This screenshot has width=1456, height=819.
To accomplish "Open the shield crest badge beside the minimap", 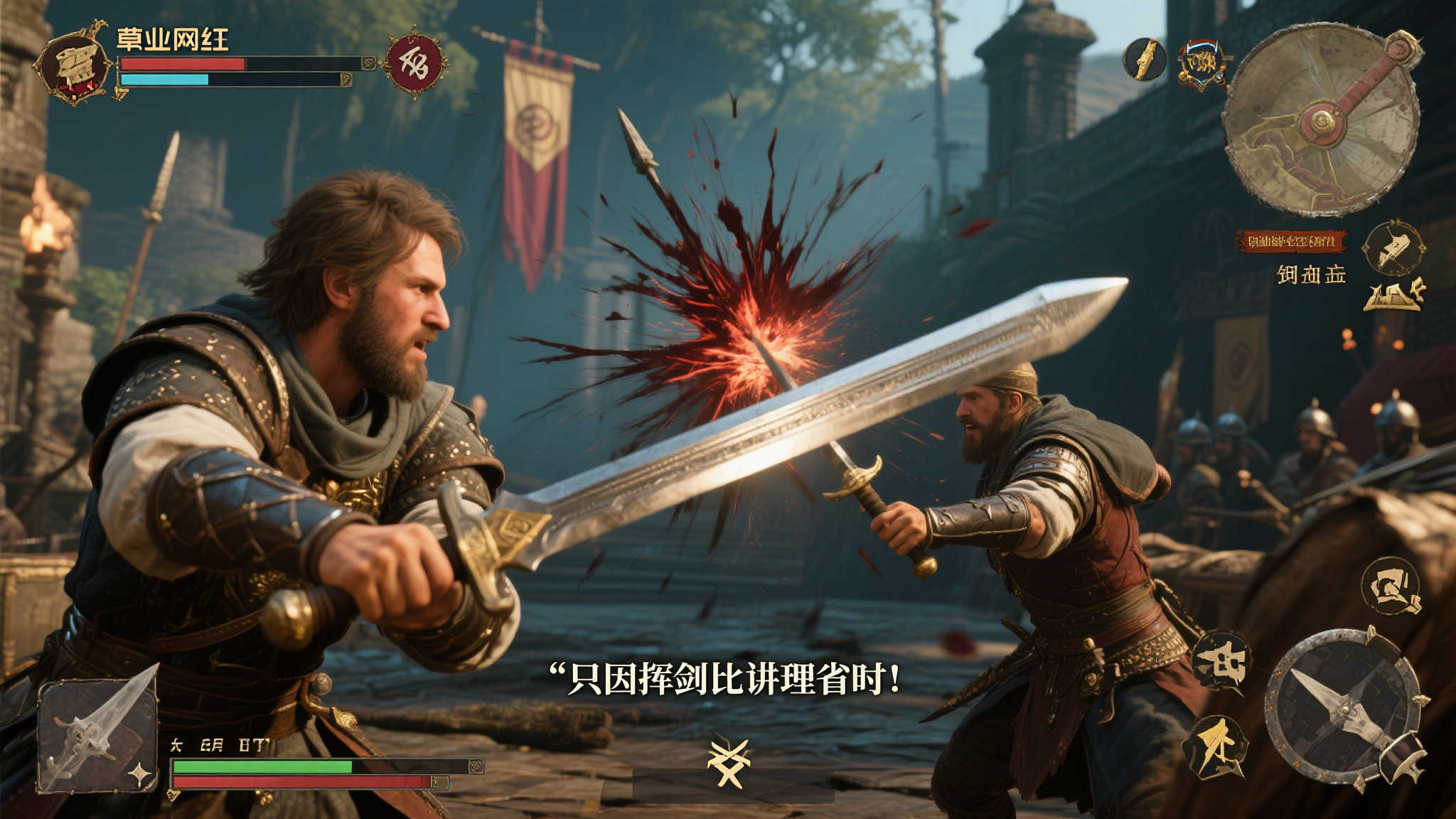I will coord(1202,64).
